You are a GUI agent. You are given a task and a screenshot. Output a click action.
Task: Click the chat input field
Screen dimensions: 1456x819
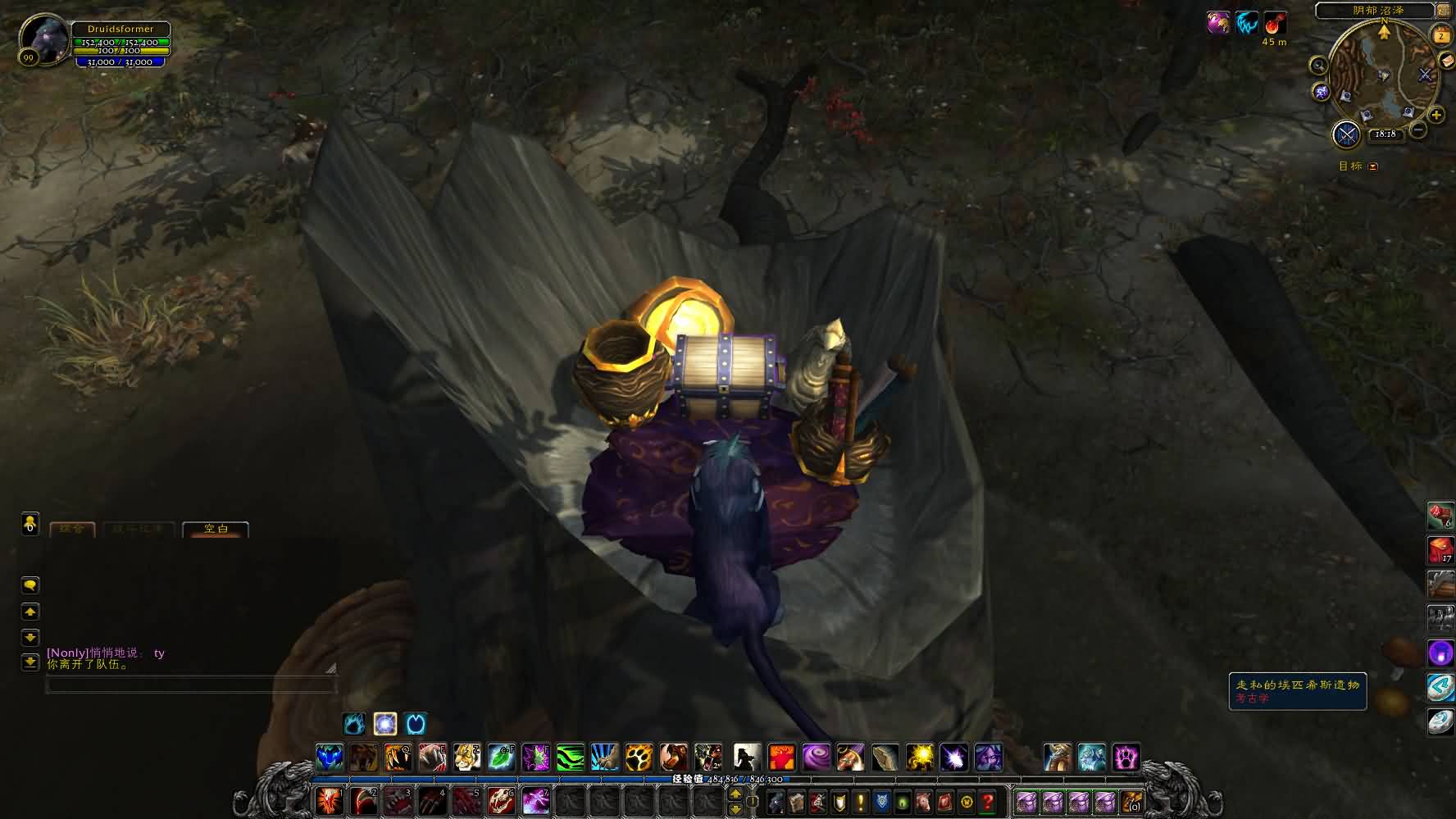[x=190, y=685]
